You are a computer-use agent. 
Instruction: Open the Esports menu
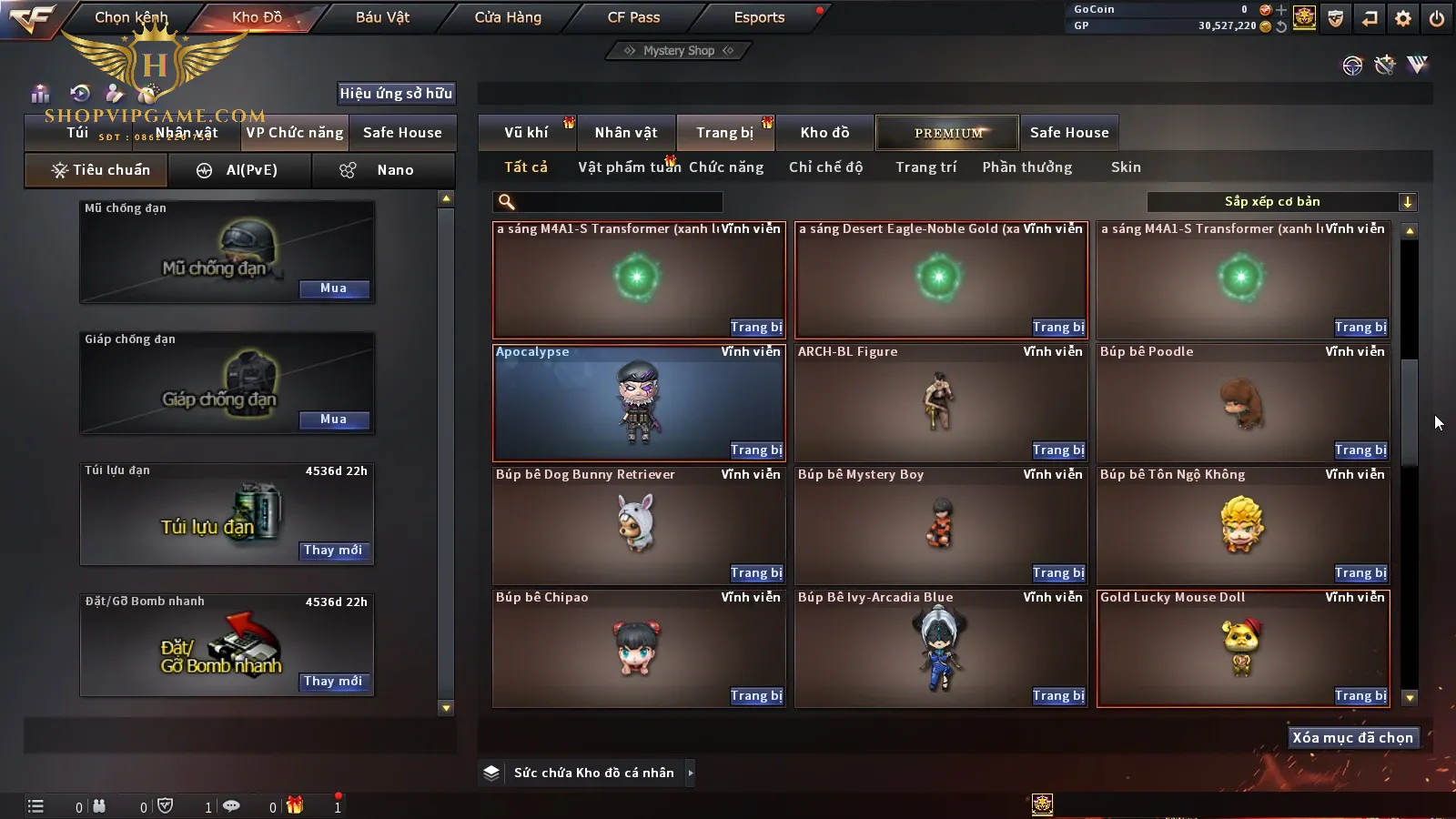pos(759,17)
